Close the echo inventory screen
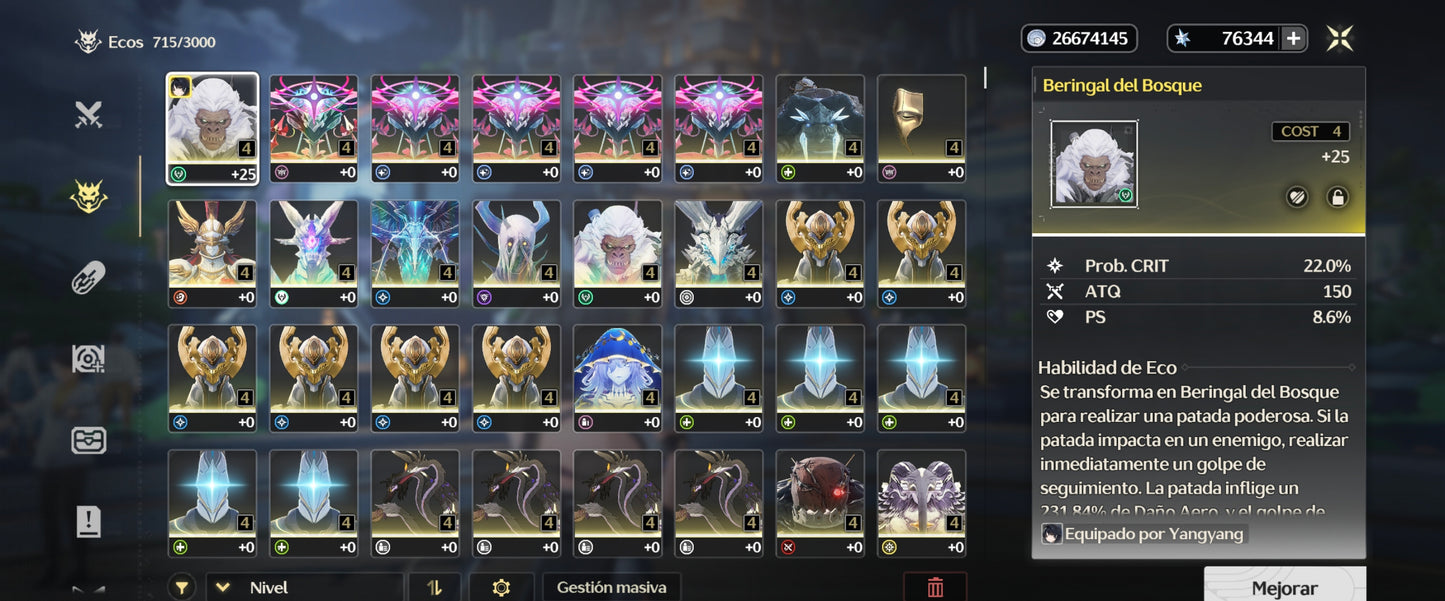 point(1339,39)
